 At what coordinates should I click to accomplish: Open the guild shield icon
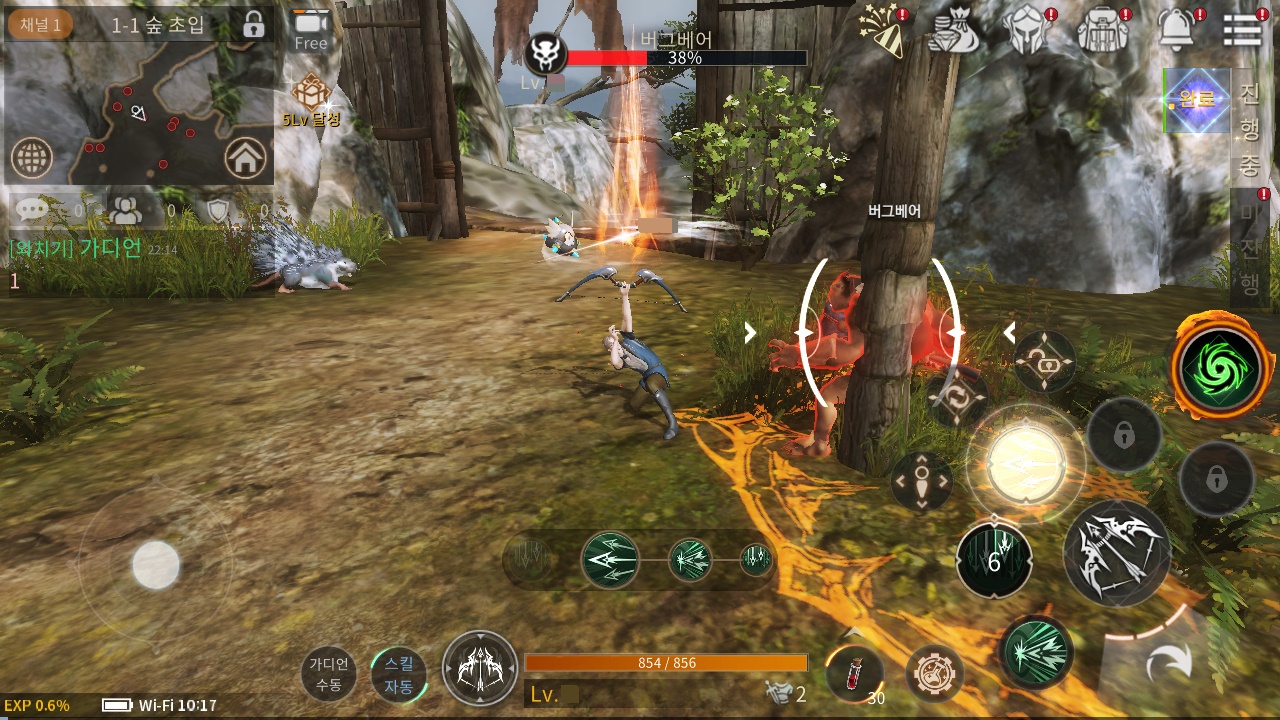pos(218,210)
